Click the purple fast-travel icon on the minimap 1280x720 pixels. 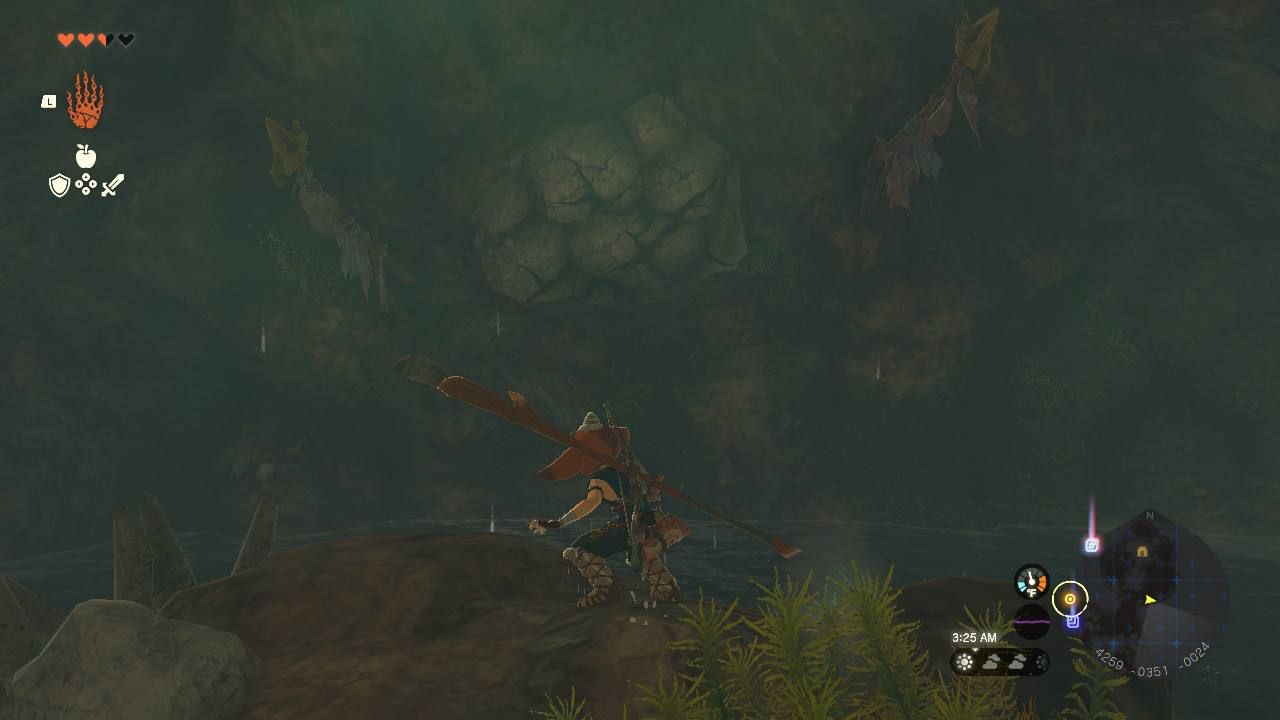tap(1072, 622)
